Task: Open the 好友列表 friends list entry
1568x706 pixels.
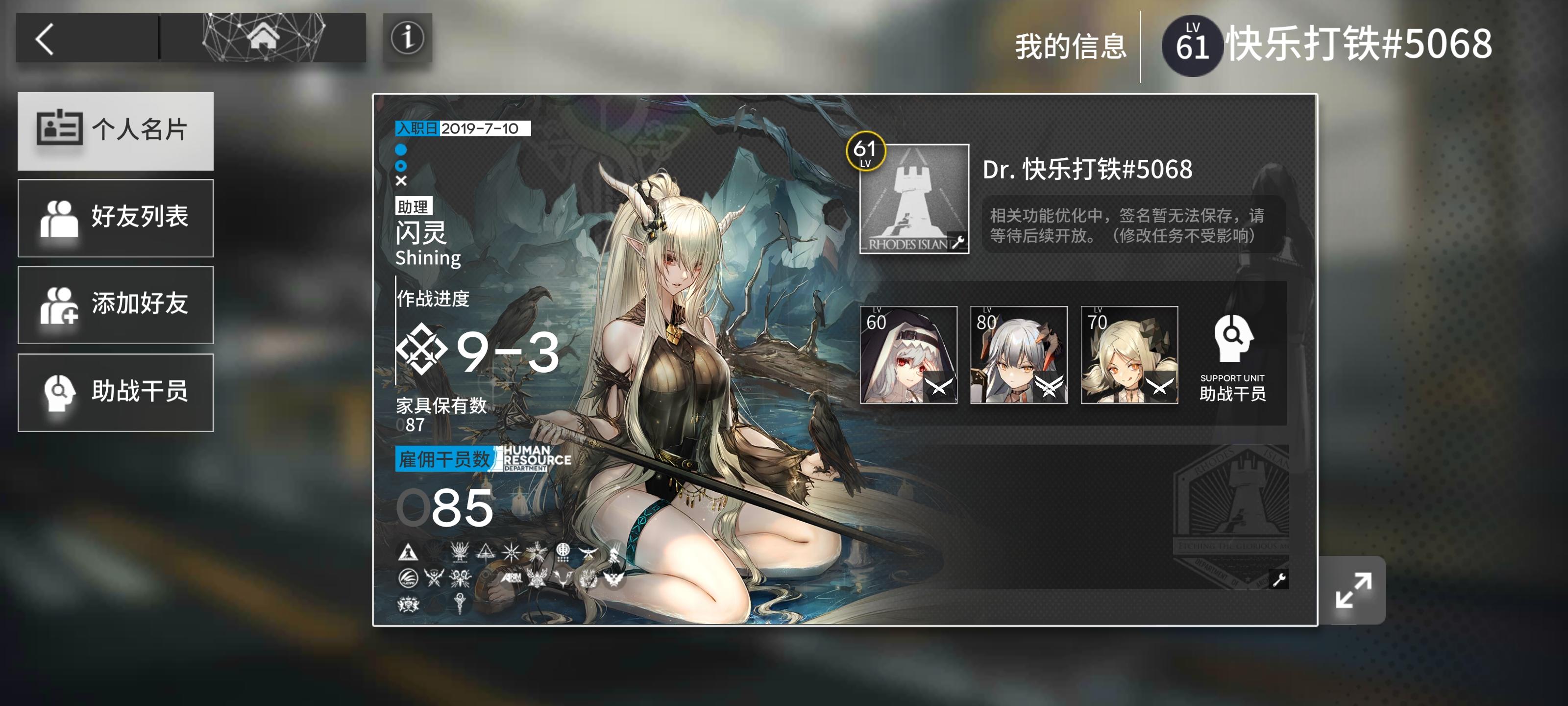Action: pyautogui.click(x=116, y=218)
